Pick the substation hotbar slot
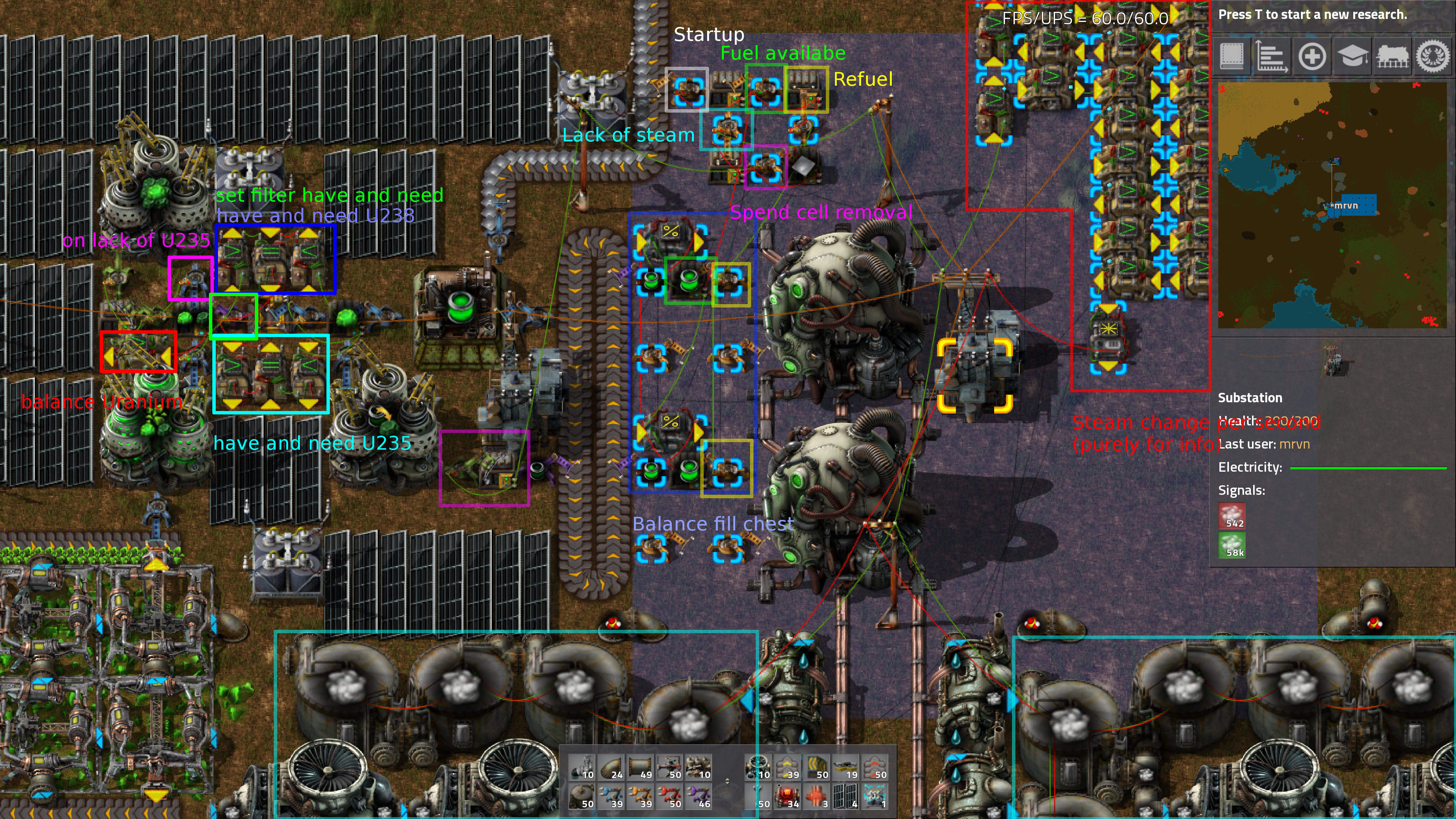Viewport: 1456px width, 819px height. click(x=874, y=797)
